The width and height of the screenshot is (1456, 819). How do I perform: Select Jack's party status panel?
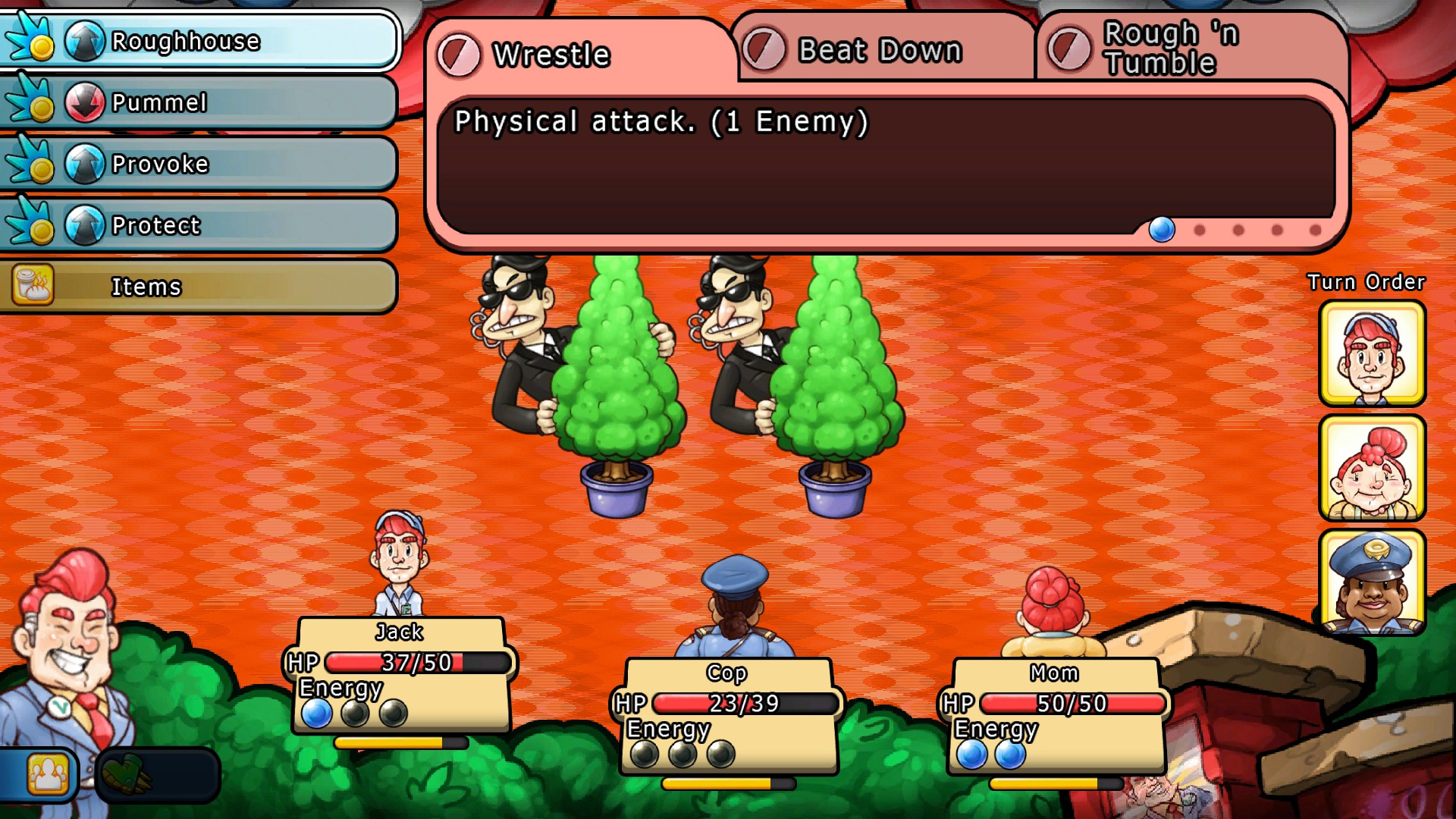click(400, 675)
